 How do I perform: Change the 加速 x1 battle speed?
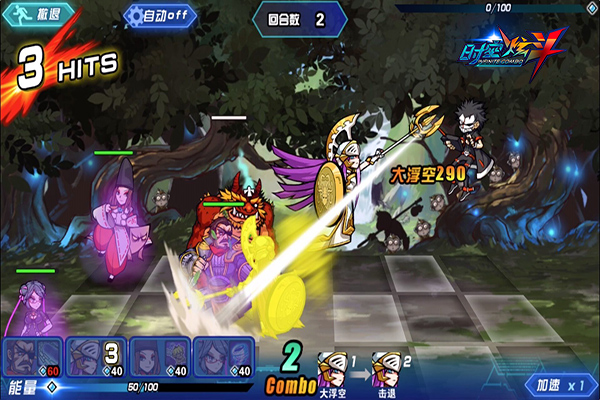point(559,385)
